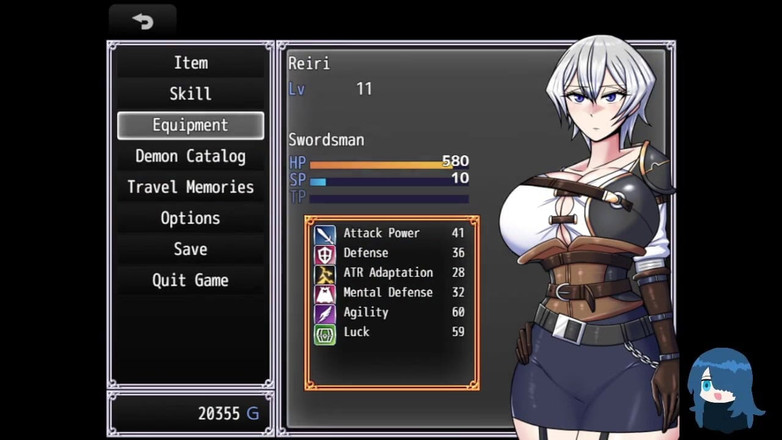Select Save from the menu
The width and height of the screenshot is (782, 440).
point(190,249)
